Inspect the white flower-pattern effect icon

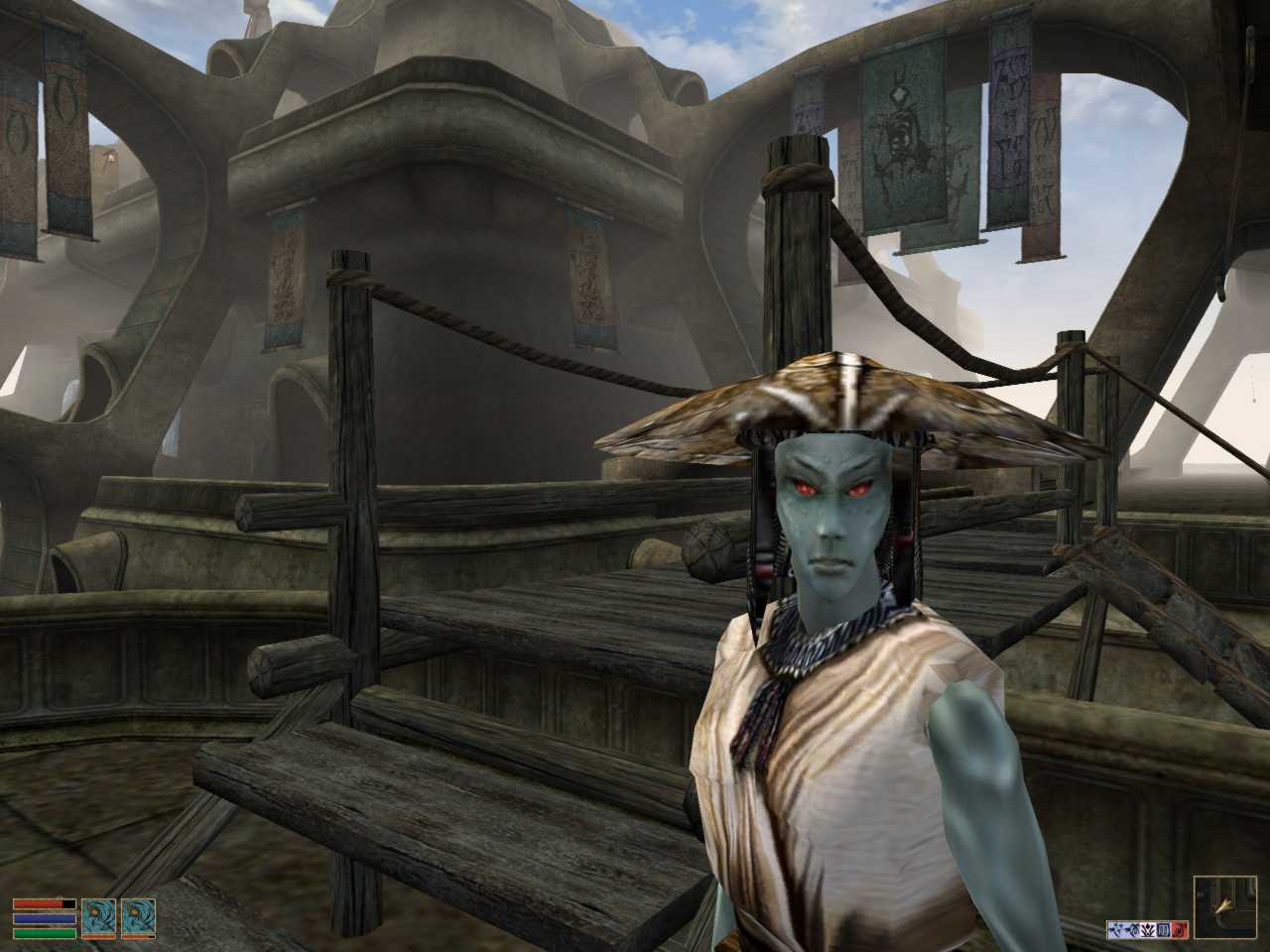click(x=1148, y=930)
